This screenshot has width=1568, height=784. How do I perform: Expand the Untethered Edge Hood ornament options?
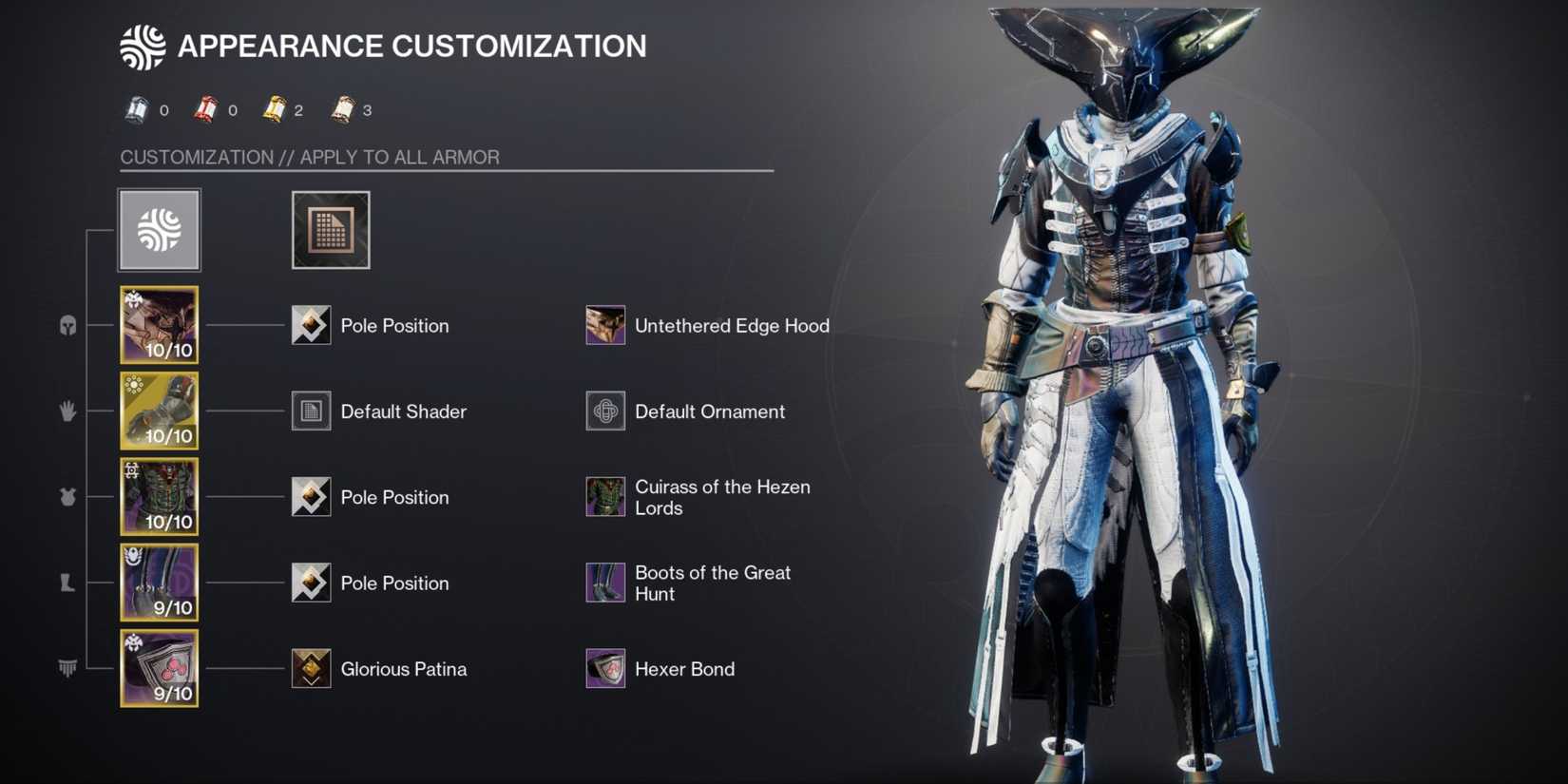click(604, 325)
